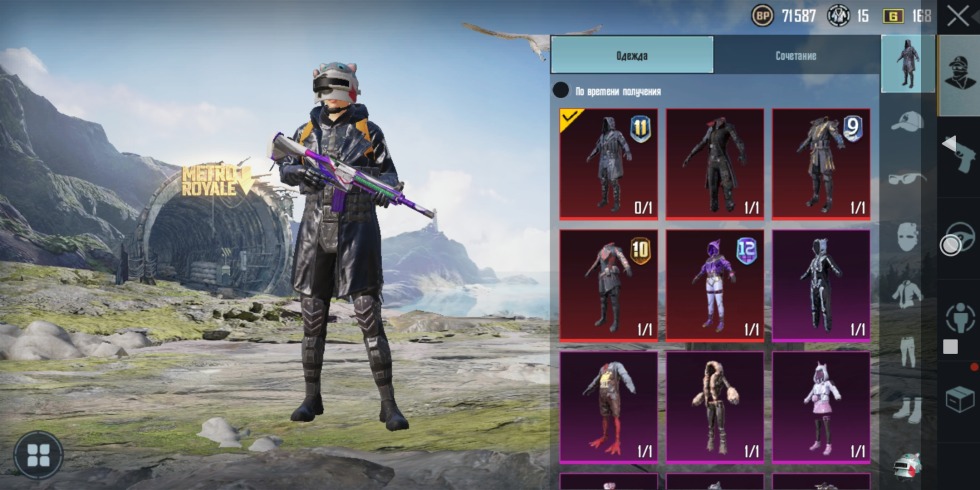Select the outfit with level 9 badge
The width and height of the screenshot is (980, 490).
[x=821, y=163]
